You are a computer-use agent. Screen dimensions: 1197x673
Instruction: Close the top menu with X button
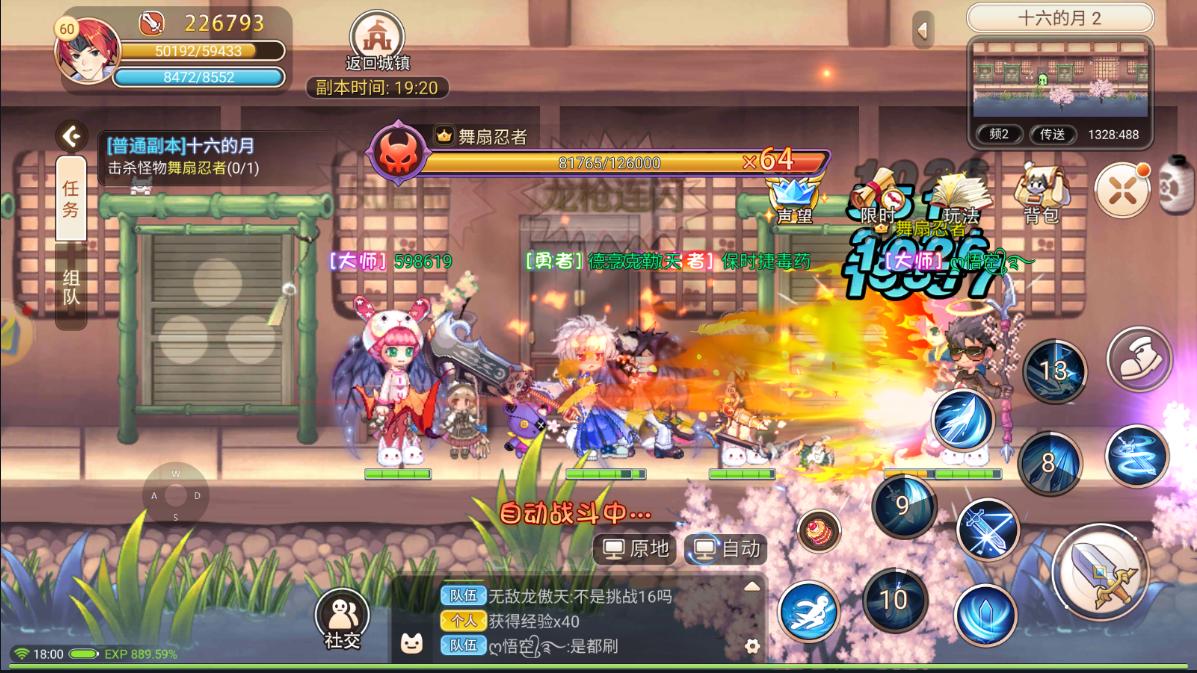click(x=1122, y=190)
